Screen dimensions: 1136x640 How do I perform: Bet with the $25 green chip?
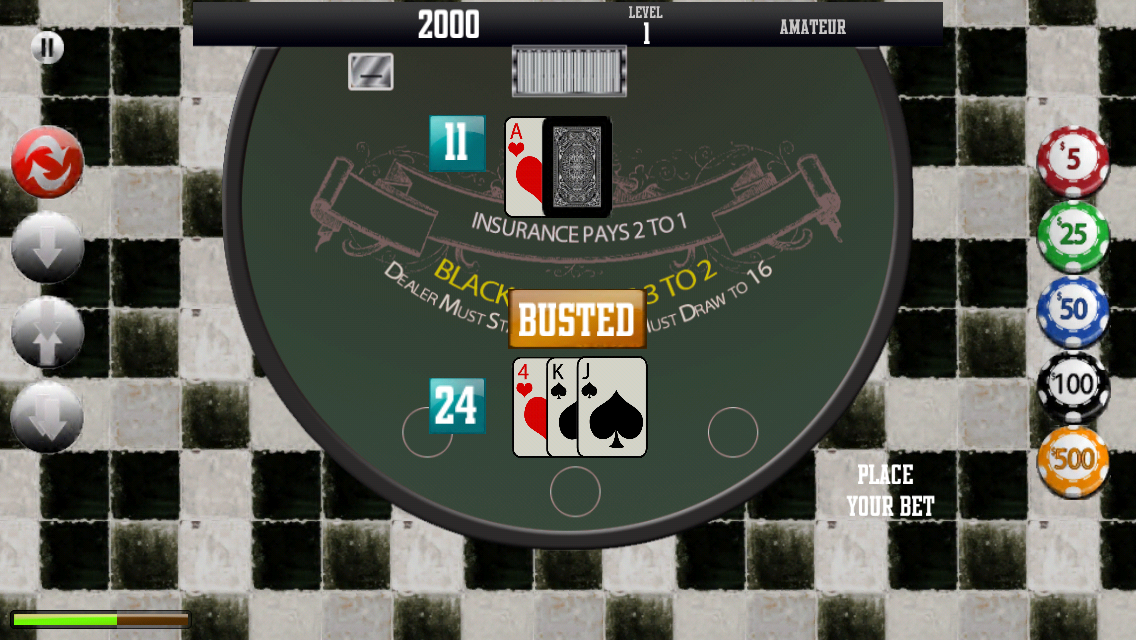tap(1073, 236)
